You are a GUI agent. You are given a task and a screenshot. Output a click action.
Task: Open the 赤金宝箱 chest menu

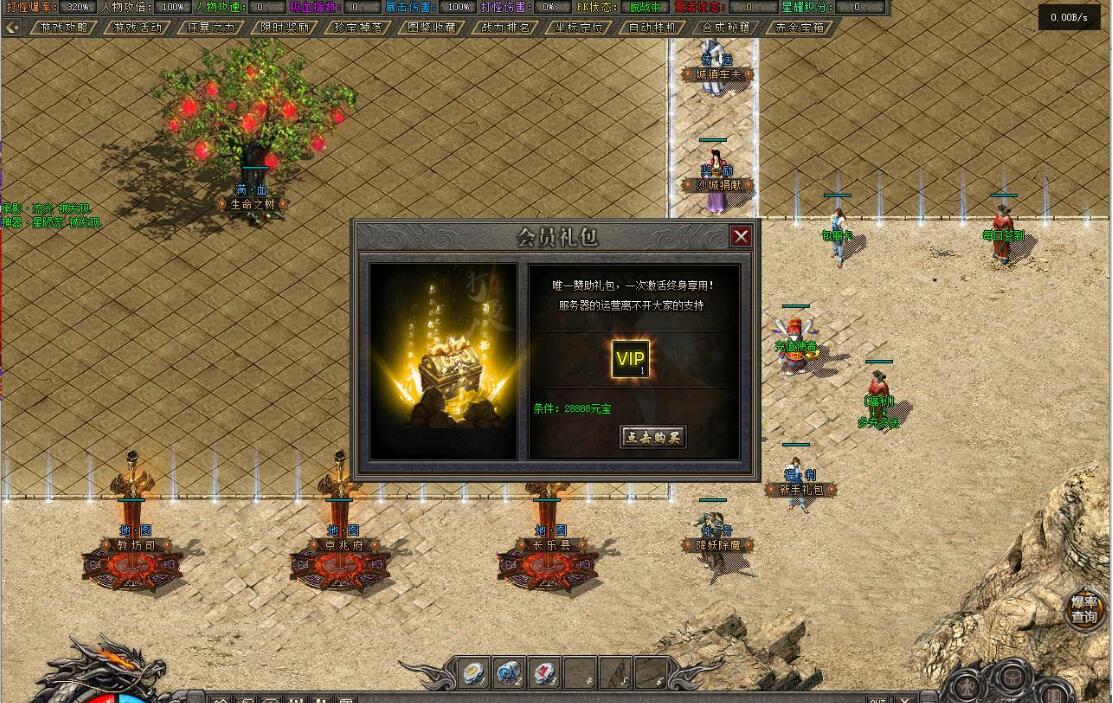(x=799, y=27)
